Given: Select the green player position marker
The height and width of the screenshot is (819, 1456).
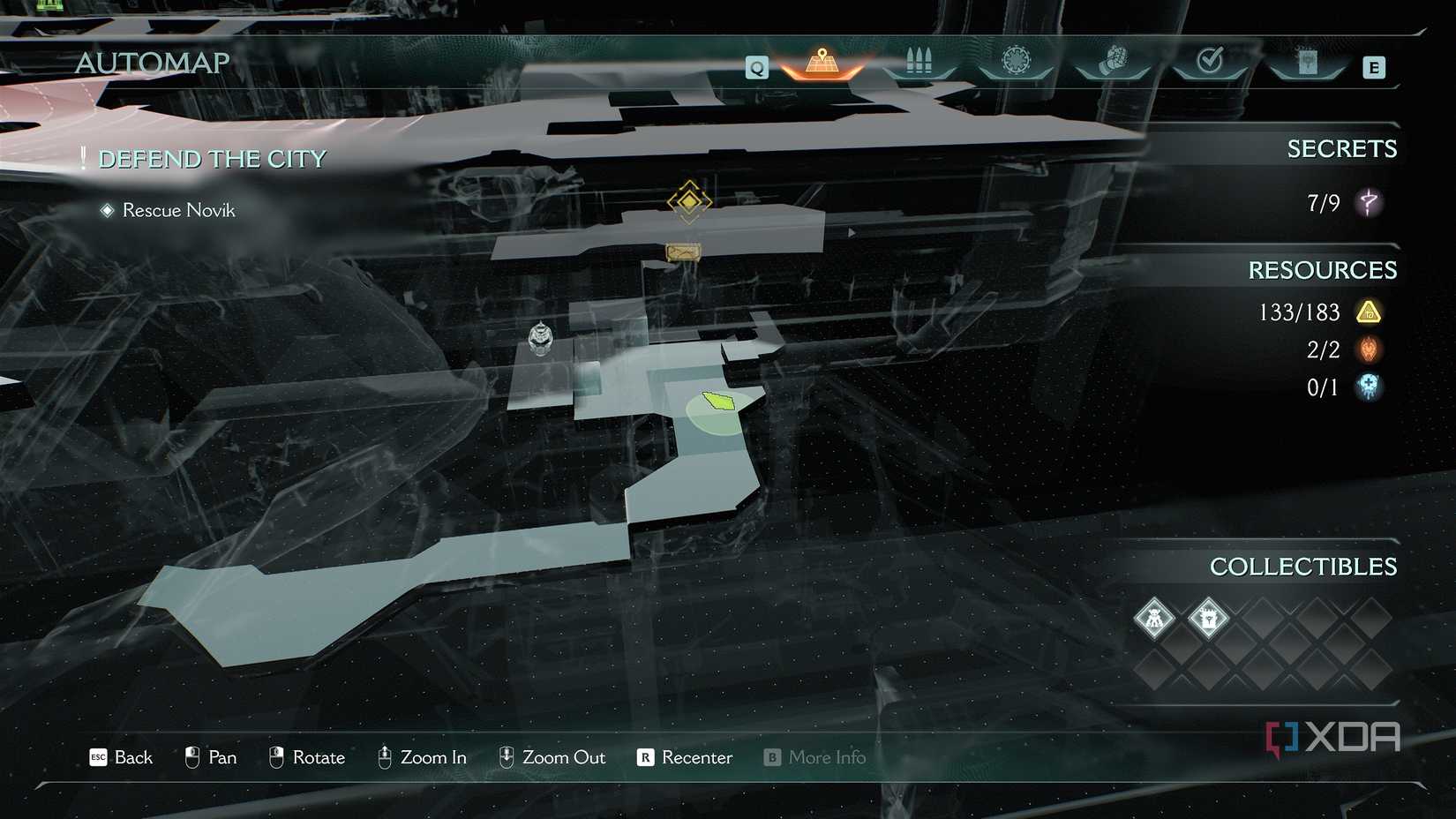Looking at the screenshot, I should 719,402.
